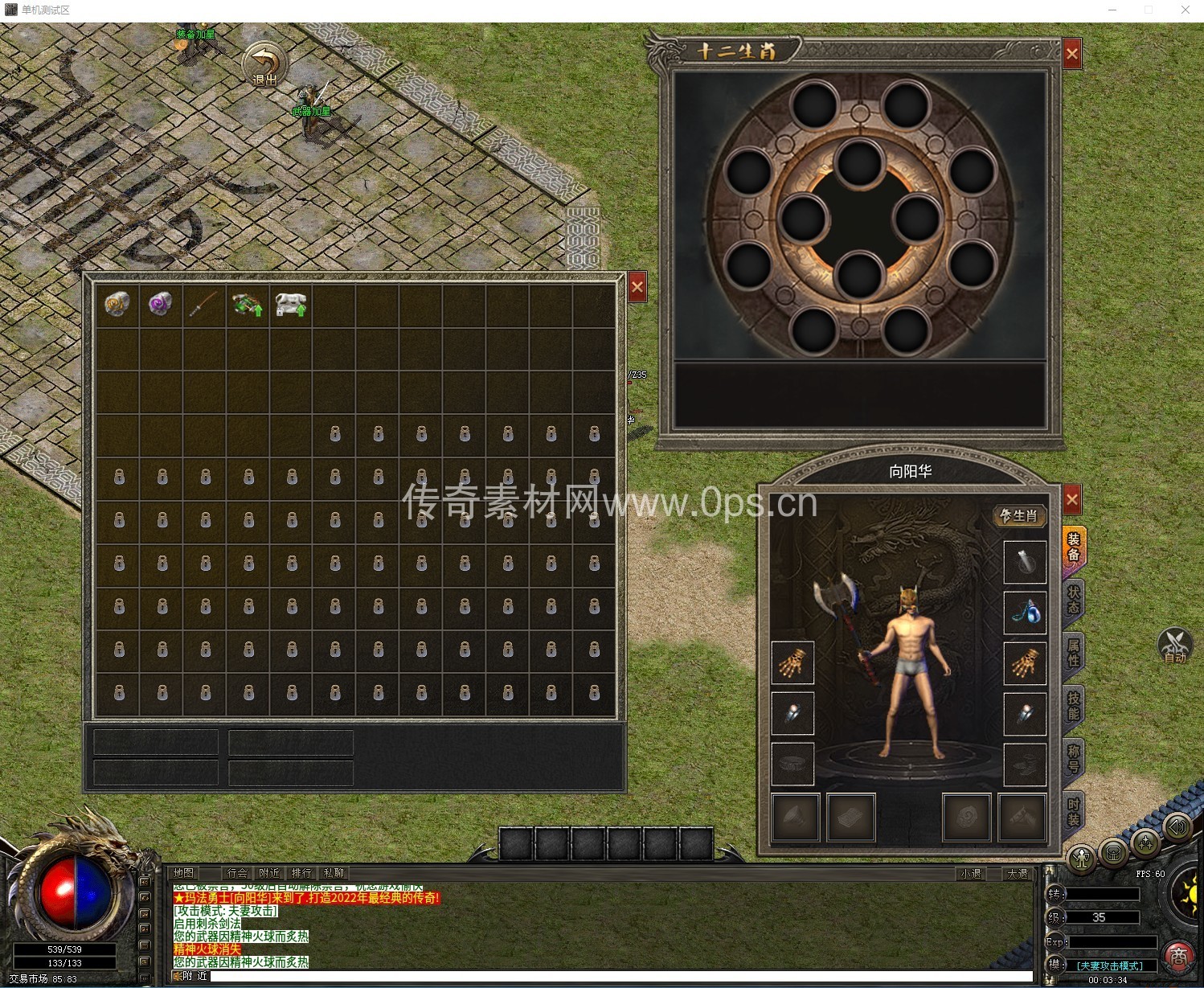Close the game window from the title bar
This screenshot has width=1204, height=988.
[1185, 10]
